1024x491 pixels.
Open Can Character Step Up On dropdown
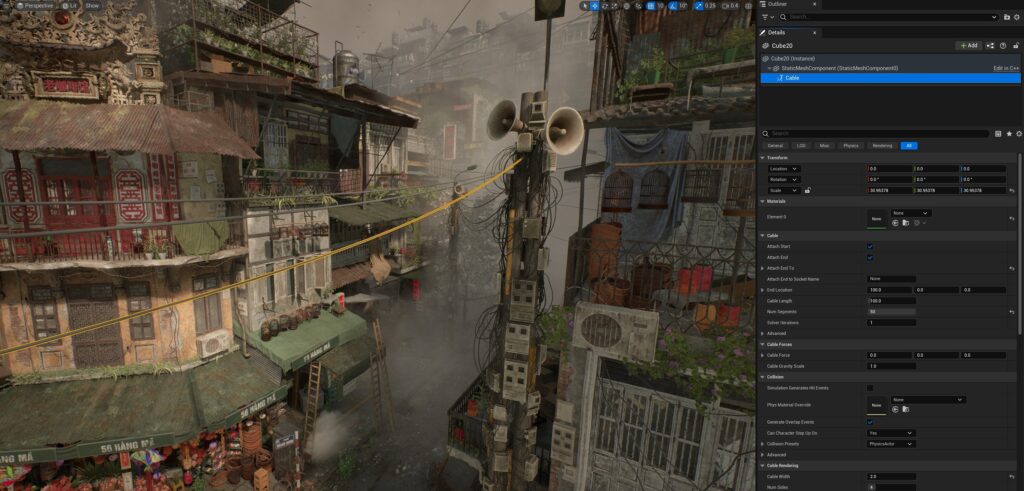891,432
